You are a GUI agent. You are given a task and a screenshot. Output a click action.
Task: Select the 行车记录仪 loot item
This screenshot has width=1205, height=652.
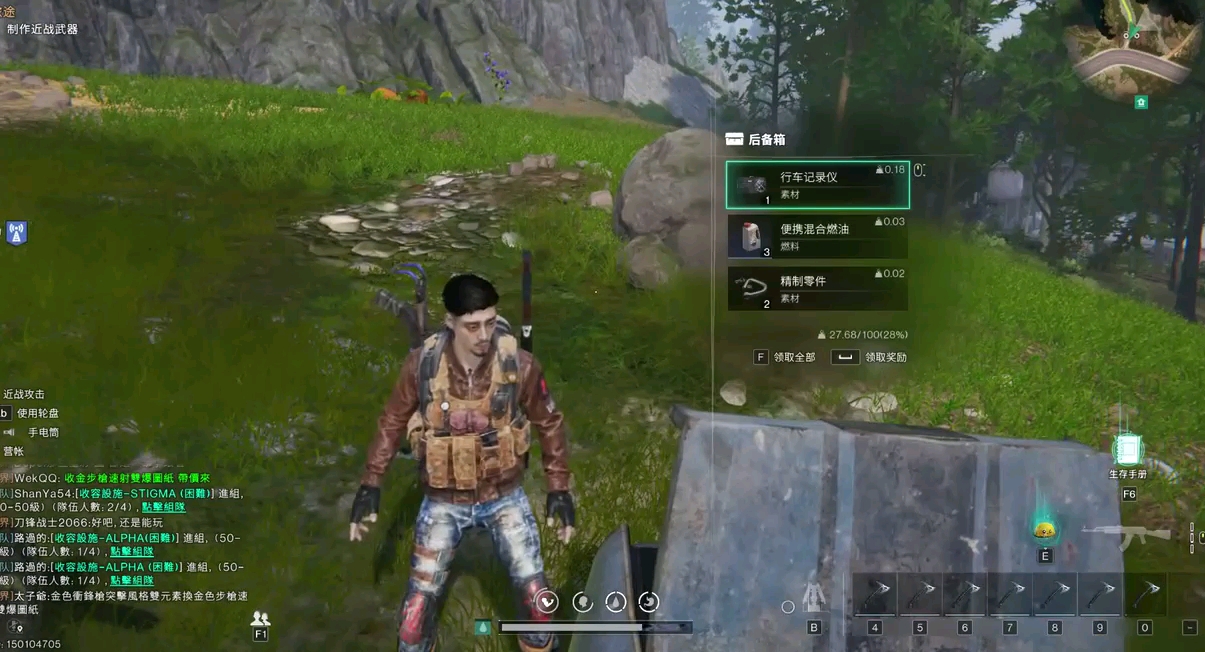(x=816, y=185)
